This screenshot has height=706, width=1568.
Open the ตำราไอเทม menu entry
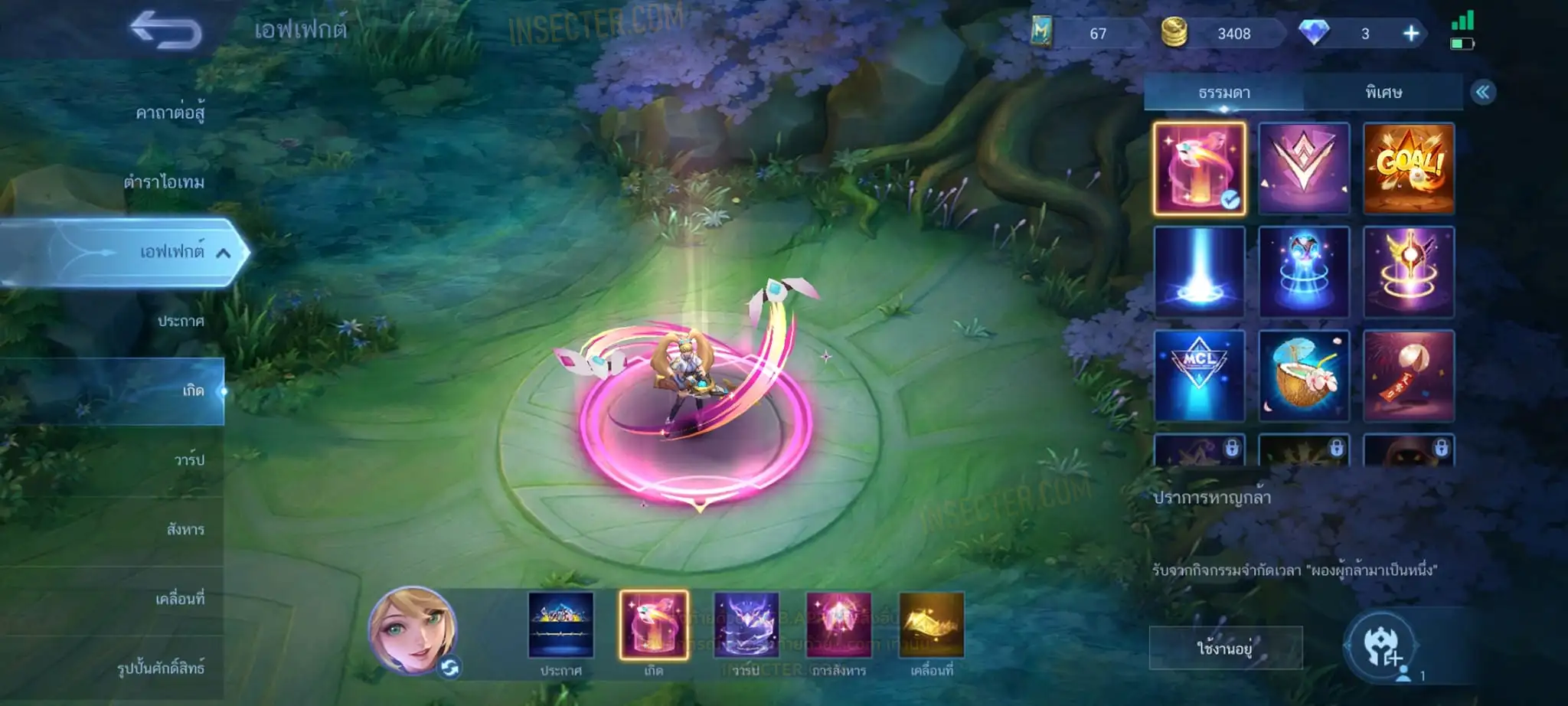(164, 182)
